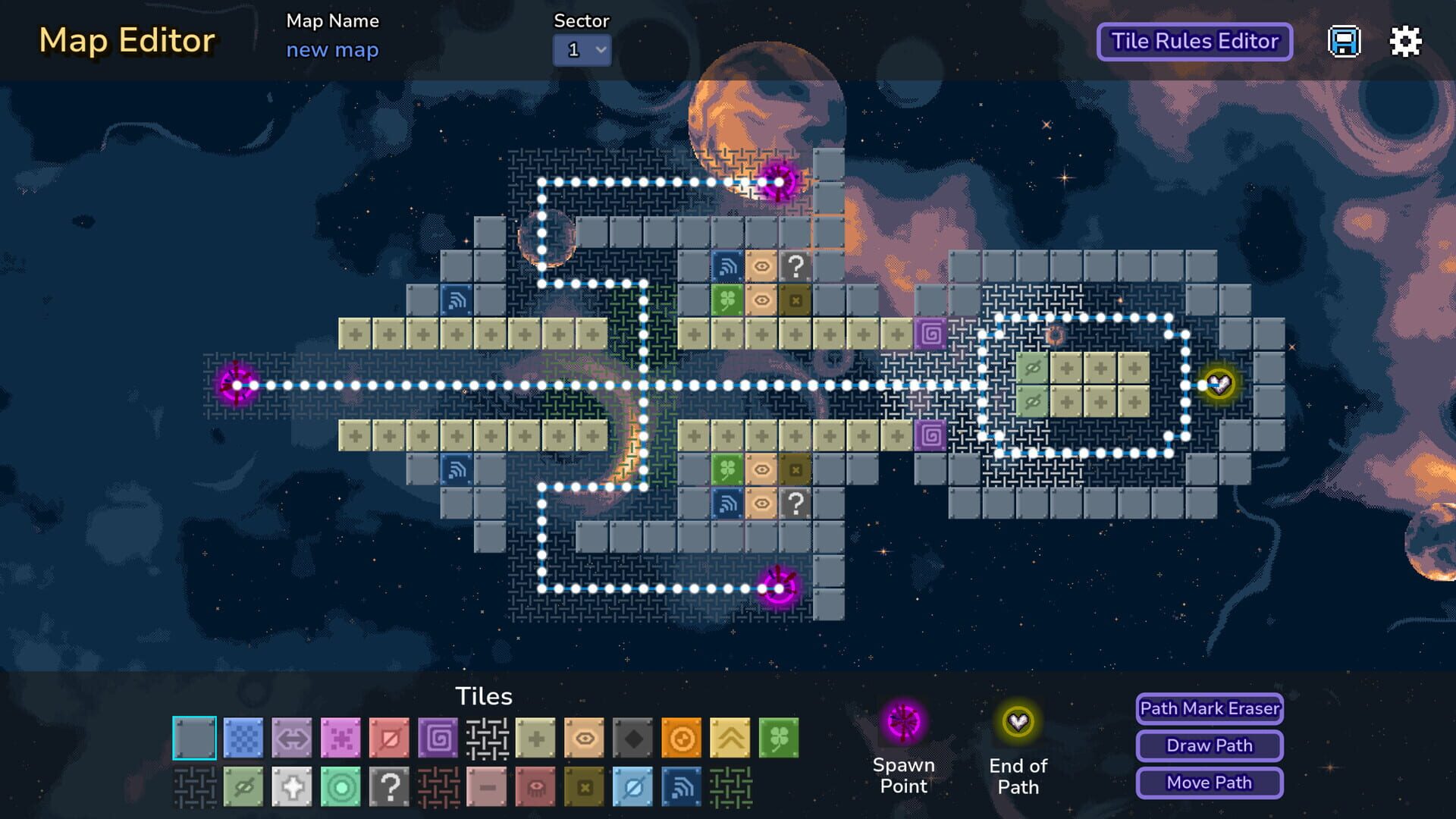Image resolution: width=1456 pixels, height=819 pixels.
Task: Enable Move Path mode
Action: click(x=1208, y=783)
